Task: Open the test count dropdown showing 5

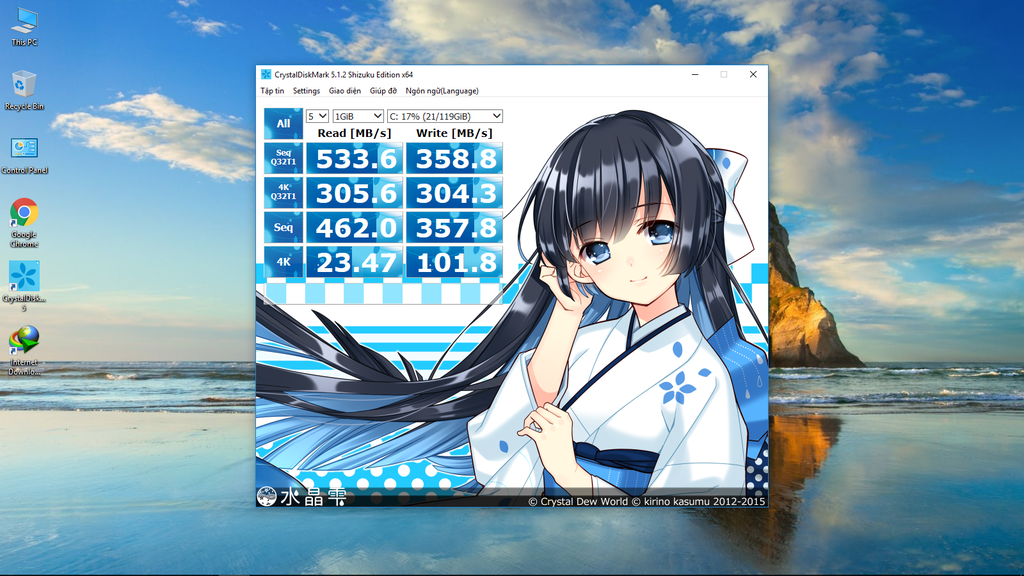Action: click(317, 117)
